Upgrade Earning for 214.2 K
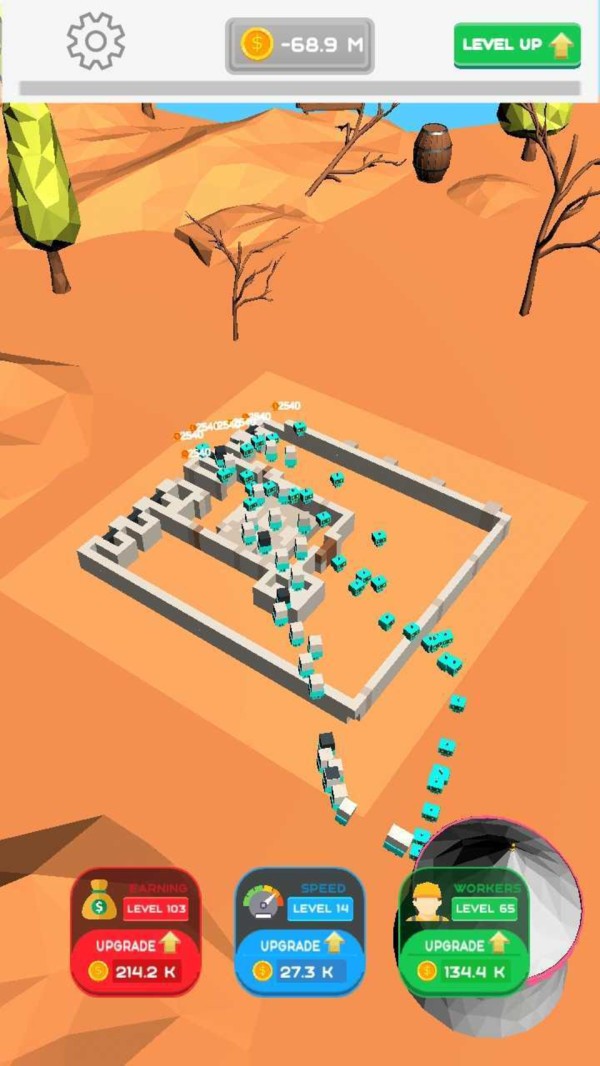 pos(136,957)
